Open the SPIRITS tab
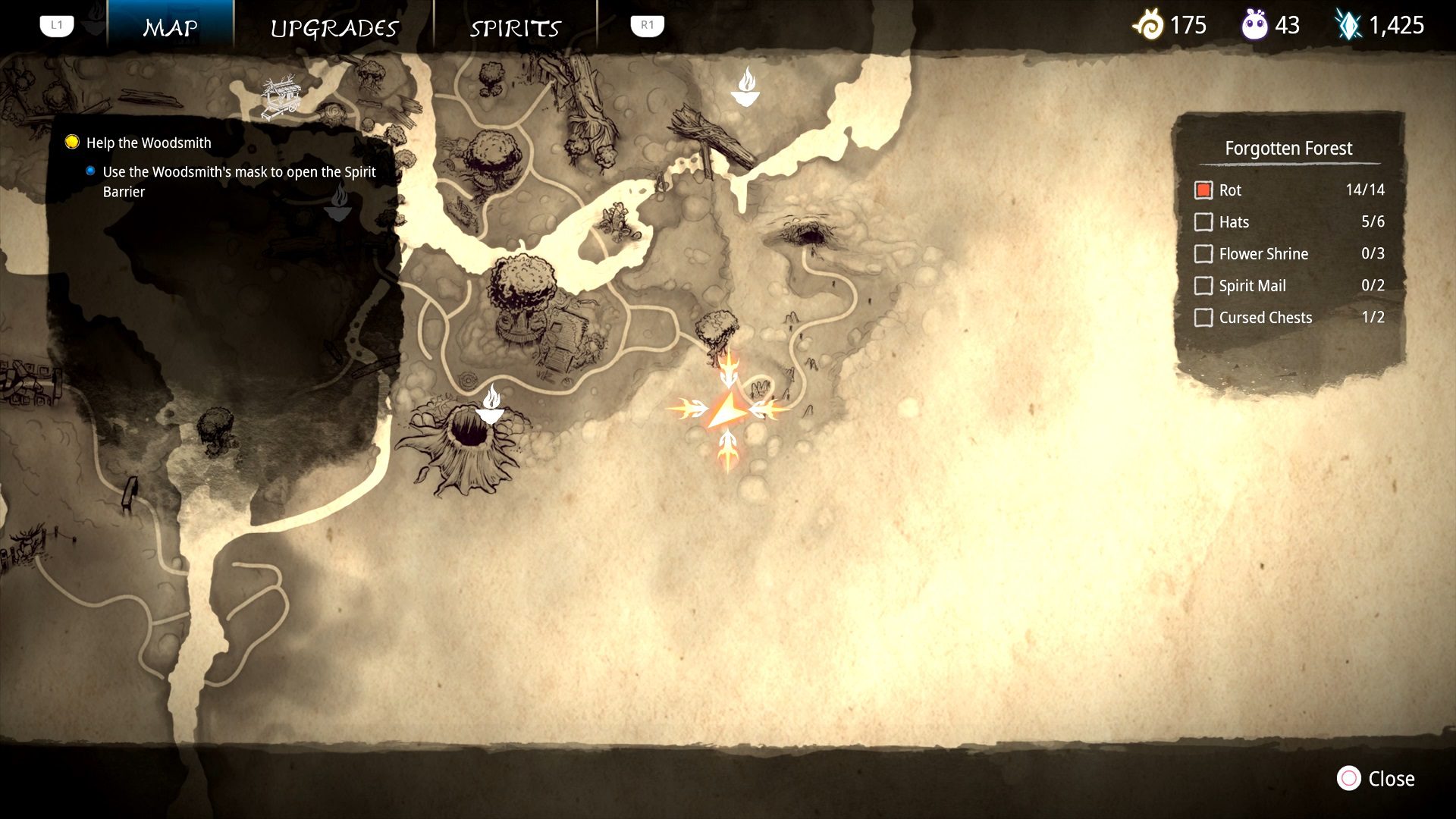The height and width of the screenshot is (819, 1456). 516,27
